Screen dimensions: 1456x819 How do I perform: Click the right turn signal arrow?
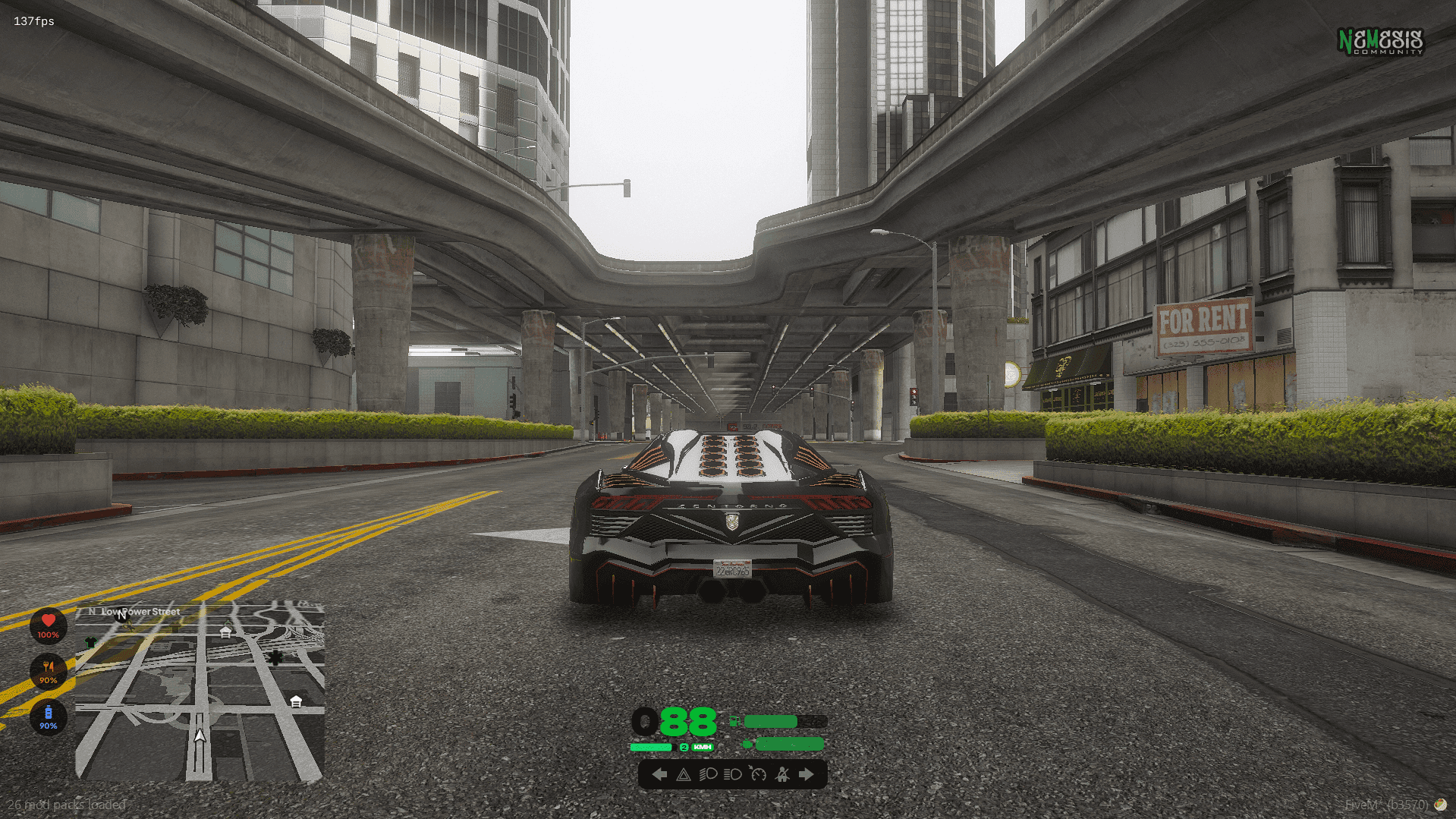pos(806,775)
